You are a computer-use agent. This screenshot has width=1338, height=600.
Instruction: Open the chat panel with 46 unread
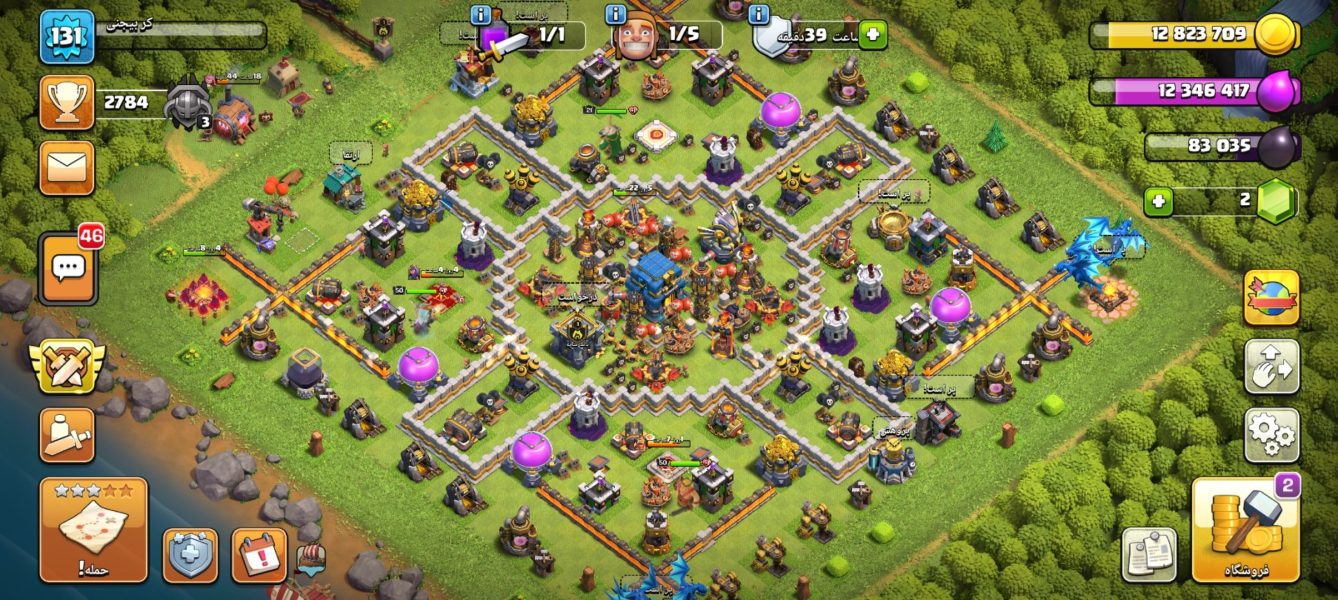tap(68, 268)
